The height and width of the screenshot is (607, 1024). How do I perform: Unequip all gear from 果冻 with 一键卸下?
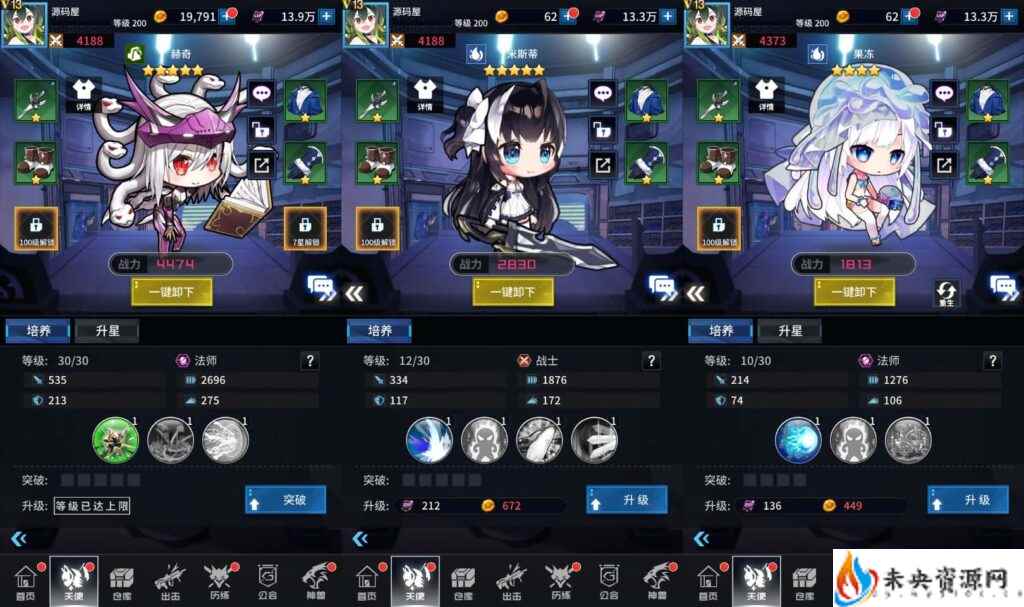tap(853, 291)
